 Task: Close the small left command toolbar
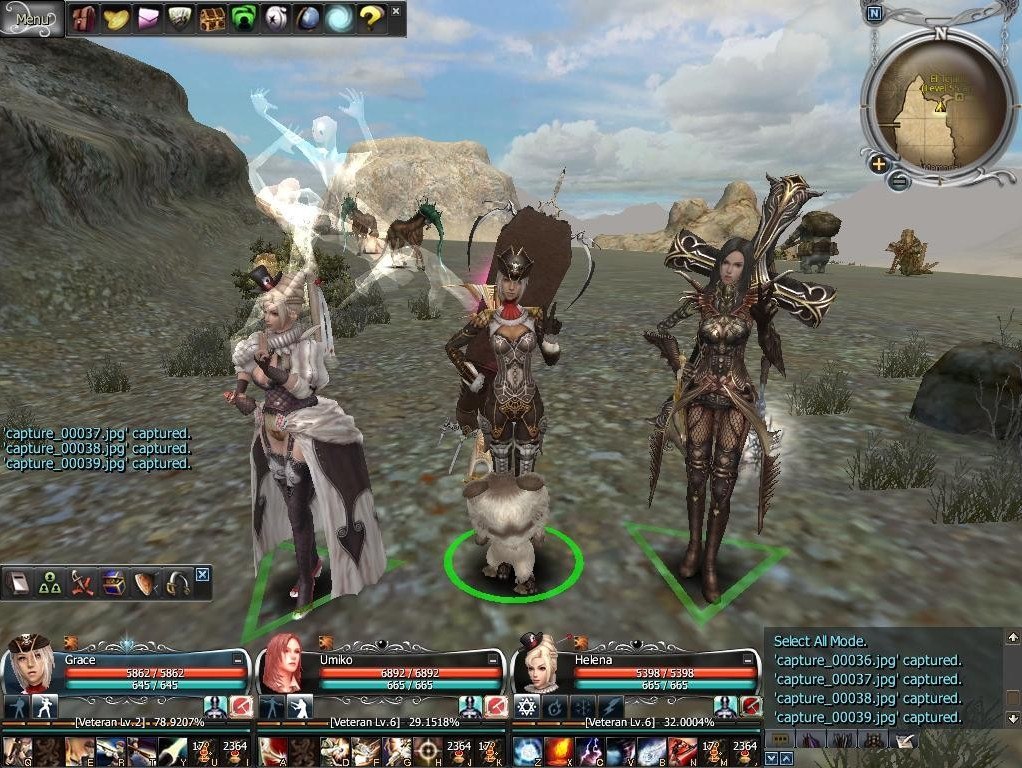(x=203, y=574)
